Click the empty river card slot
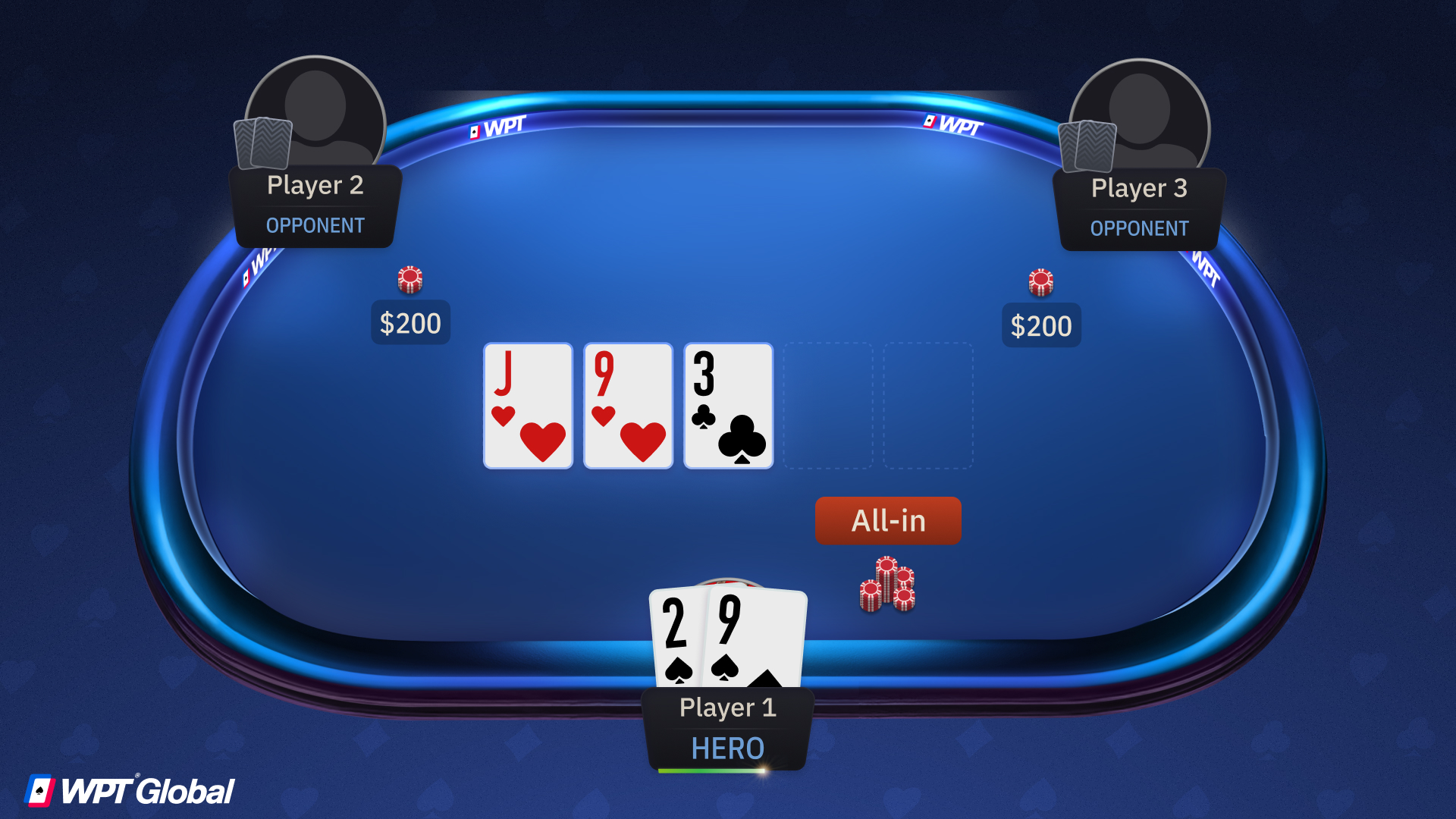The height and width of the screenshot is (819, 1456). (927, 406)
